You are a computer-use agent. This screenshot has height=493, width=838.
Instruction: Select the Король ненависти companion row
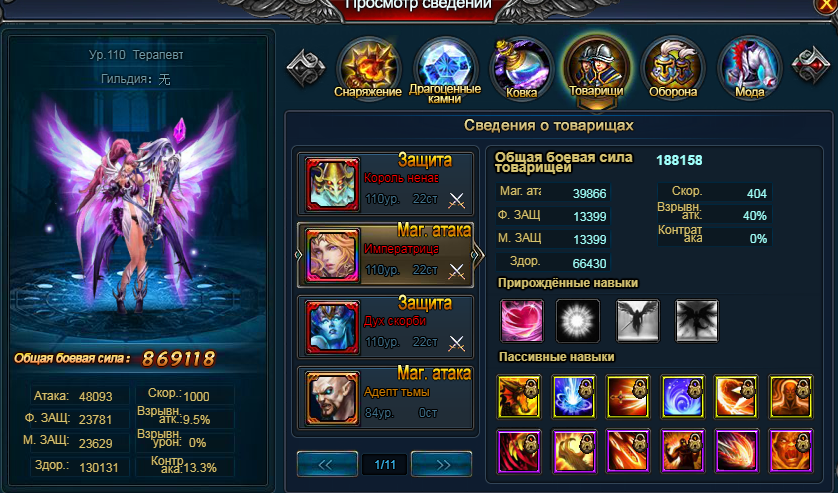[x=385, y=184]
